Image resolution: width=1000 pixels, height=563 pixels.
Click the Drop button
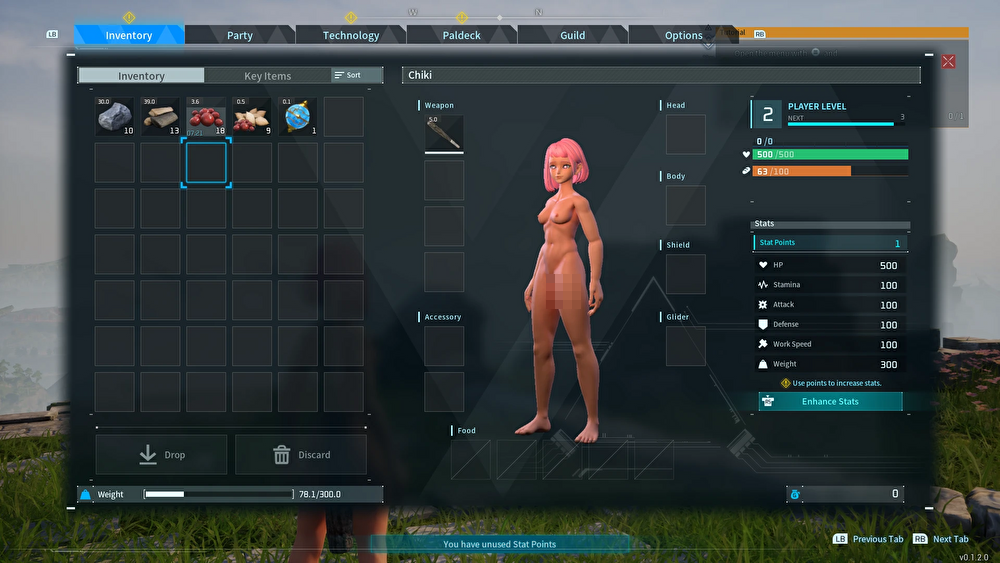(161, 455)
